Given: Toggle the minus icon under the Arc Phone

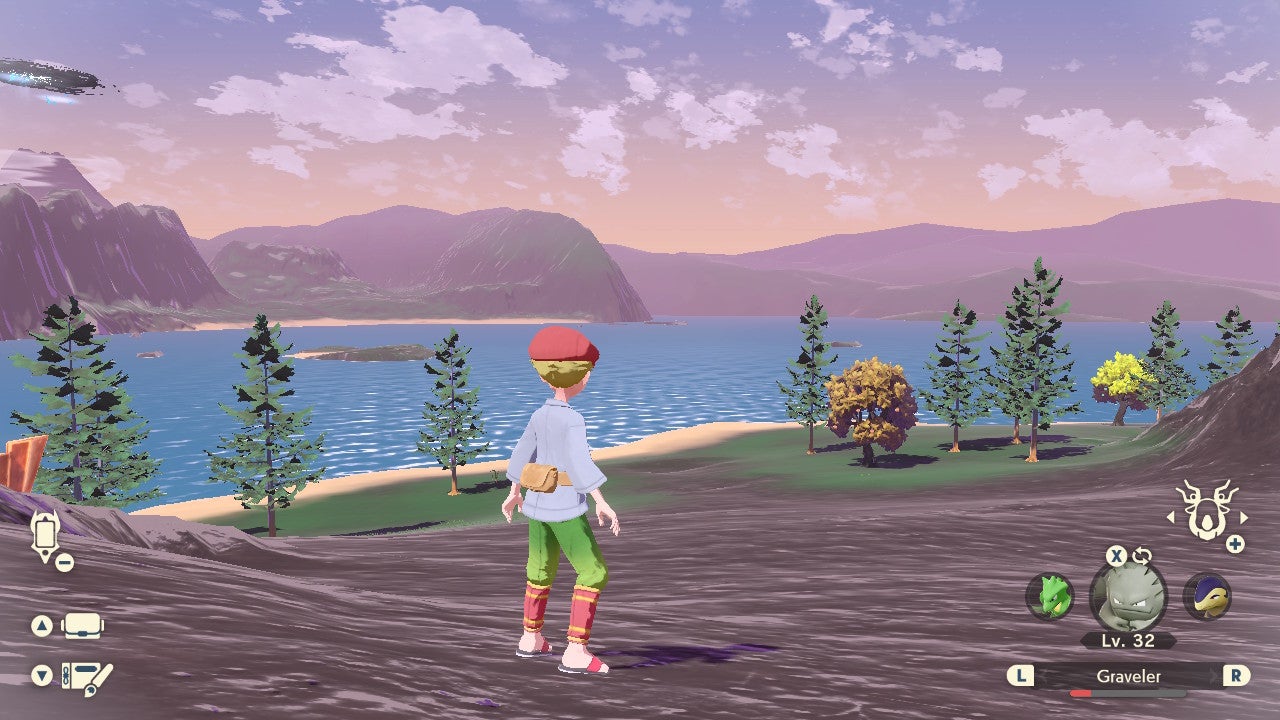Looking at the screenshot, I should coord(63,562).
